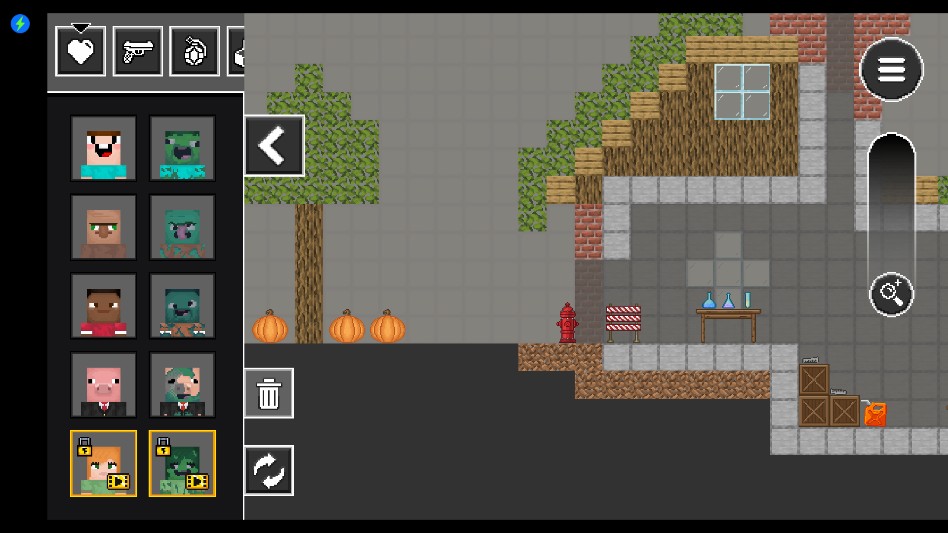Collapse the spawn panel with the left arrow
This screenshot has width=948, height=533.
tap(274, 146)
